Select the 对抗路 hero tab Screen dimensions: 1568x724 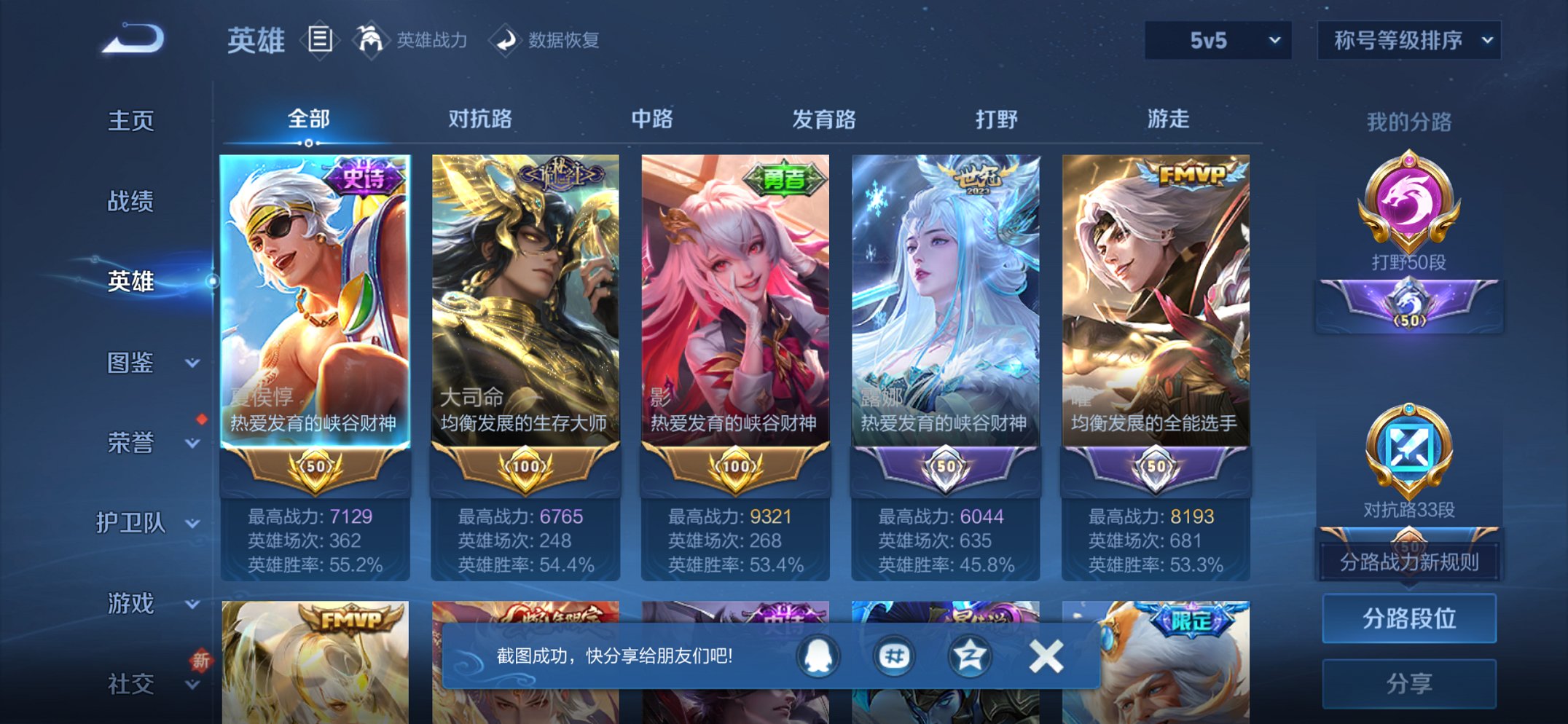(482, 120)
